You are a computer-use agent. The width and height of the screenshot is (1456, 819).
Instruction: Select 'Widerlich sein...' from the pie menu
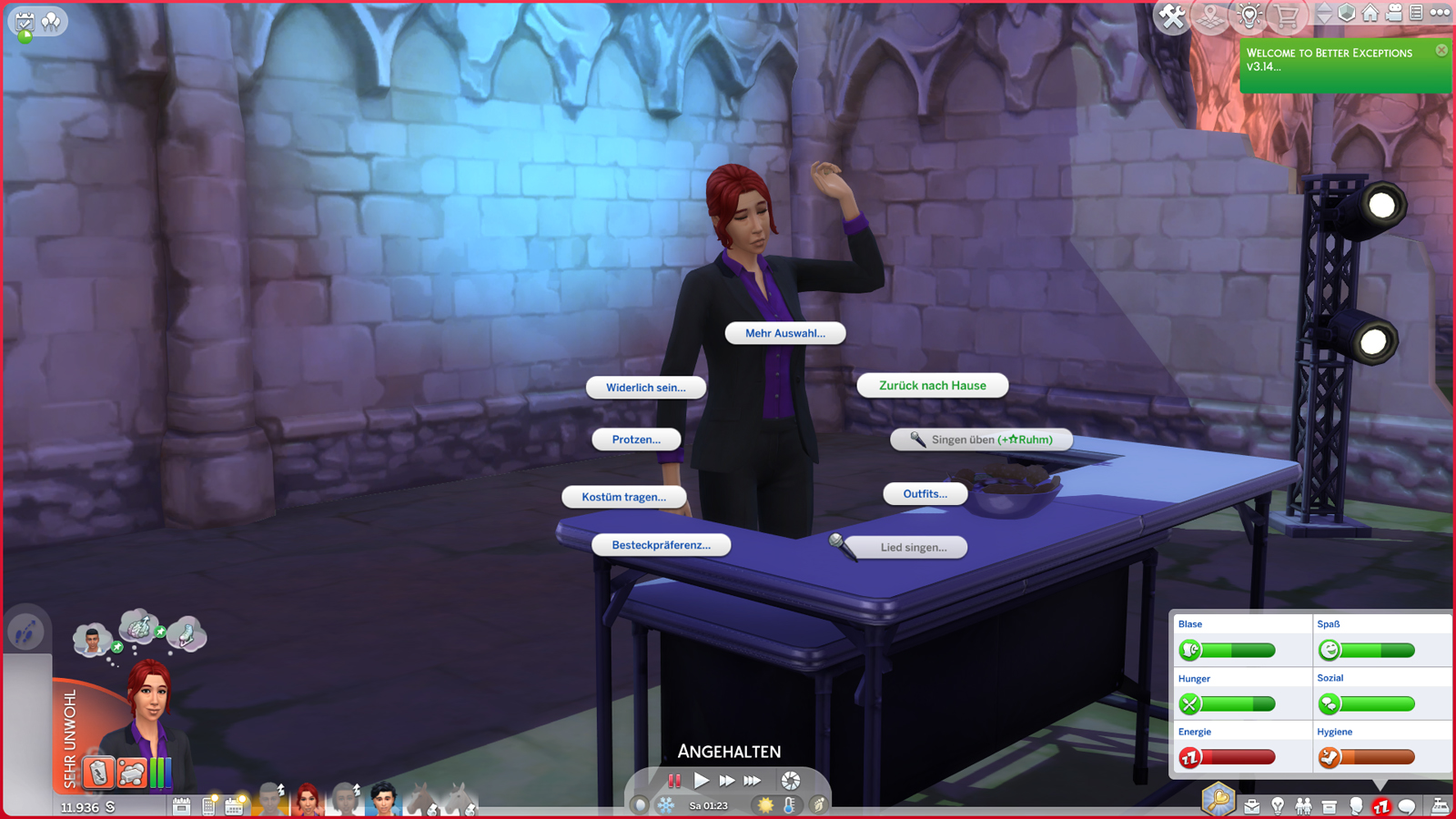646,387
